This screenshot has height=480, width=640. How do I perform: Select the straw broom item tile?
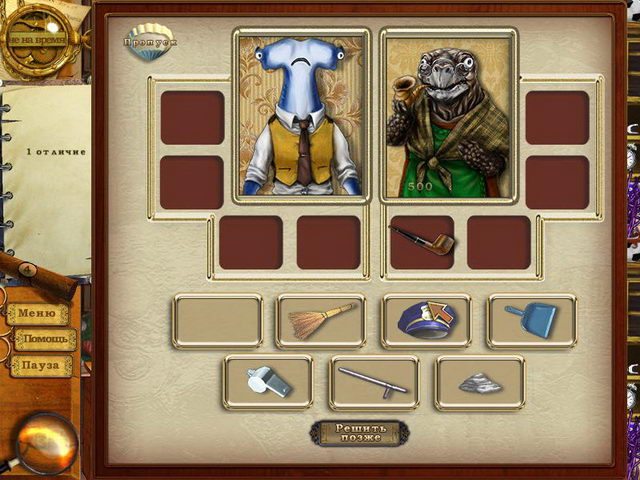pyautogui.click(x=321, y=321)
